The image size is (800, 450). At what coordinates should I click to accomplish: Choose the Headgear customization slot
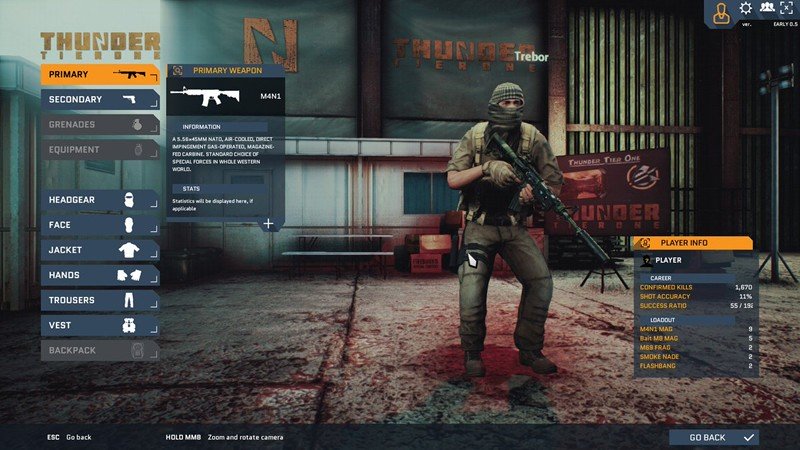[100, 200]
